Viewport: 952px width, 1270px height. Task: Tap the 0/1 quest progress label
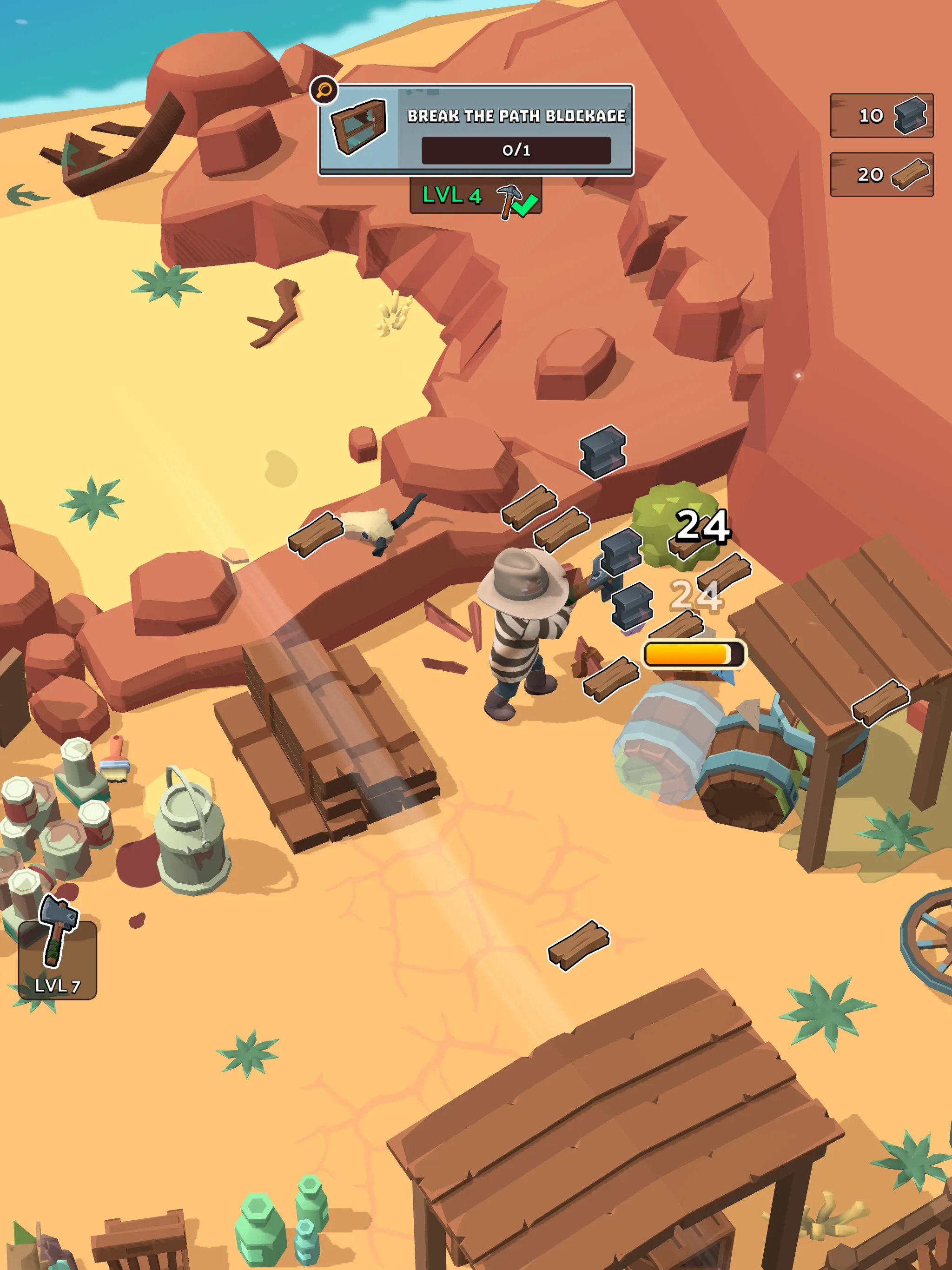tap(517, 151)
